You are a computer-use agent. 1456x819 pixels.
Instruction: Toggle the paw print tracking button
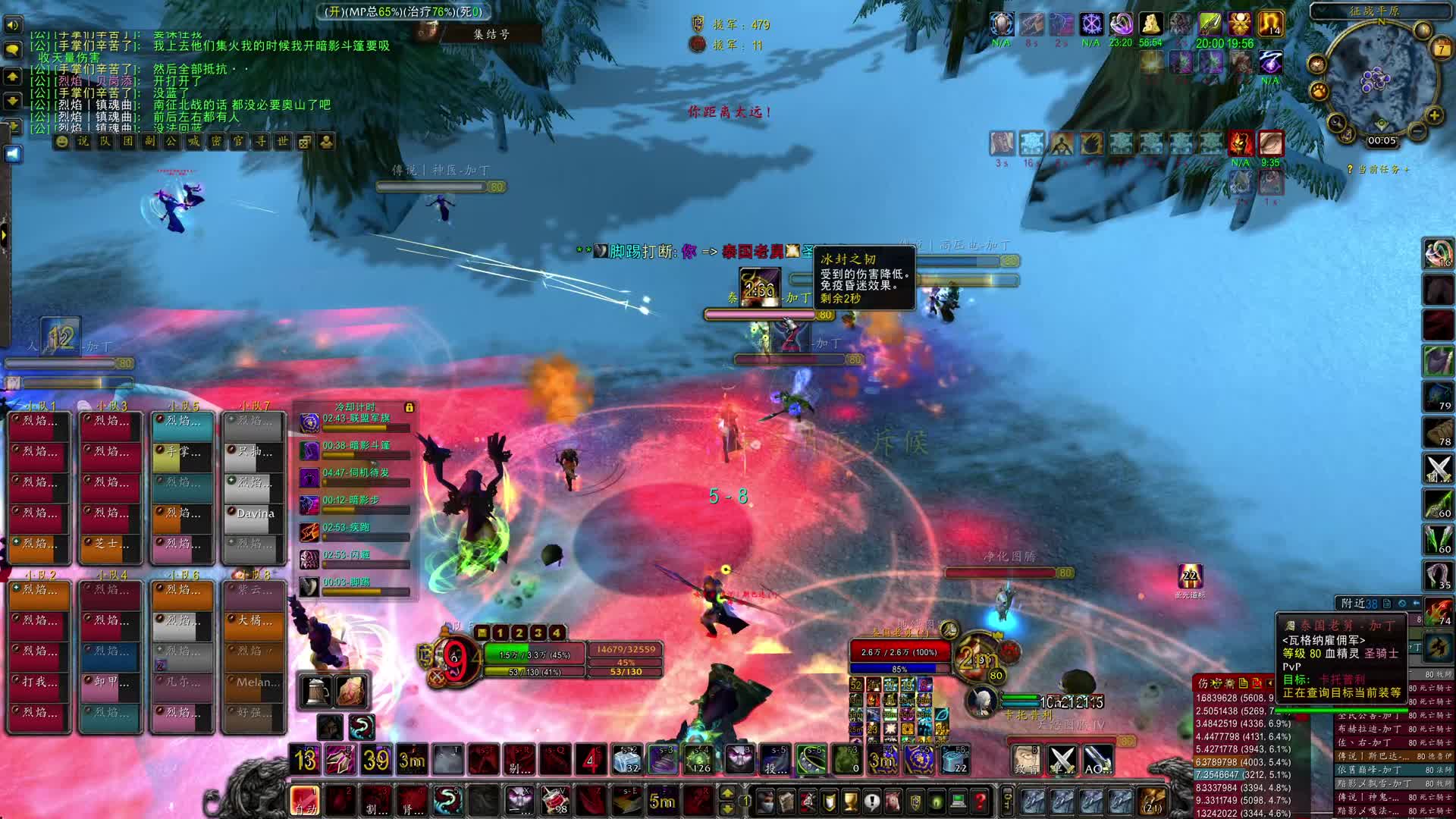[1320, 91]
